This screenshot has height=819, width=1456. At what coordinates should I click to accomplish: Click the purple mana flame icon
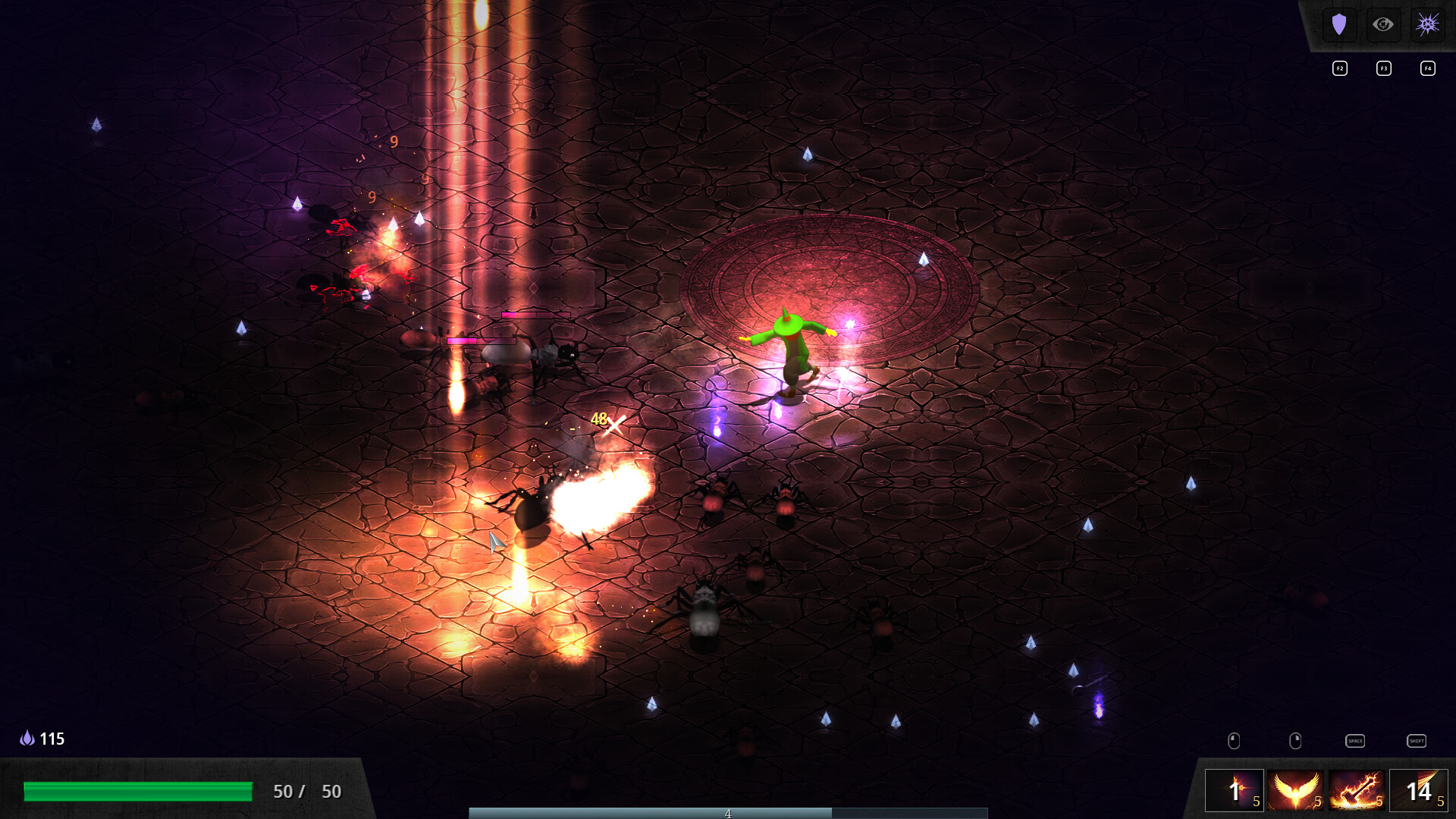28,738
